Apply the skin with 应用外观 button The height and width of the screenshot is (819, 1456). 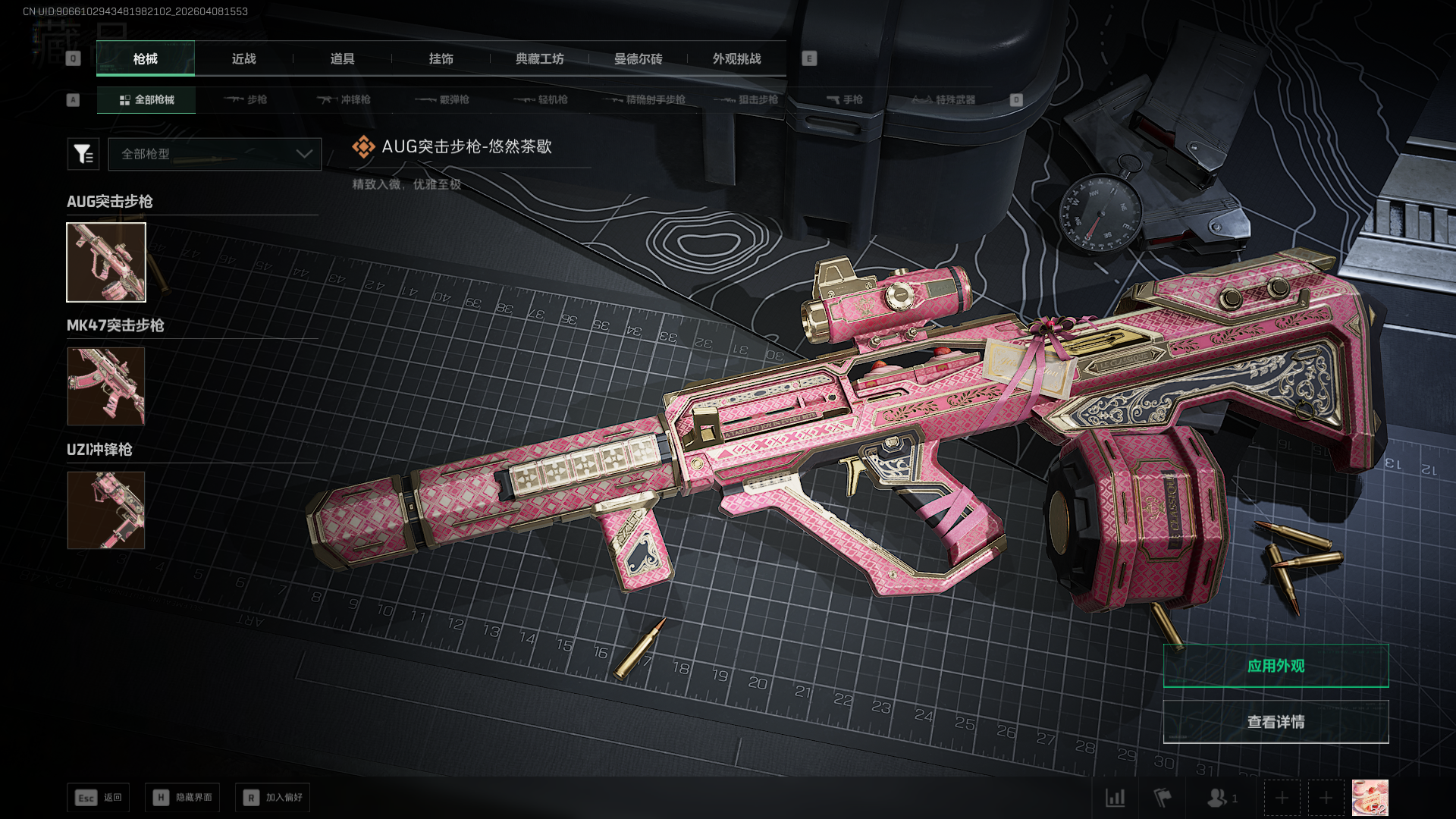point(1276,666)
